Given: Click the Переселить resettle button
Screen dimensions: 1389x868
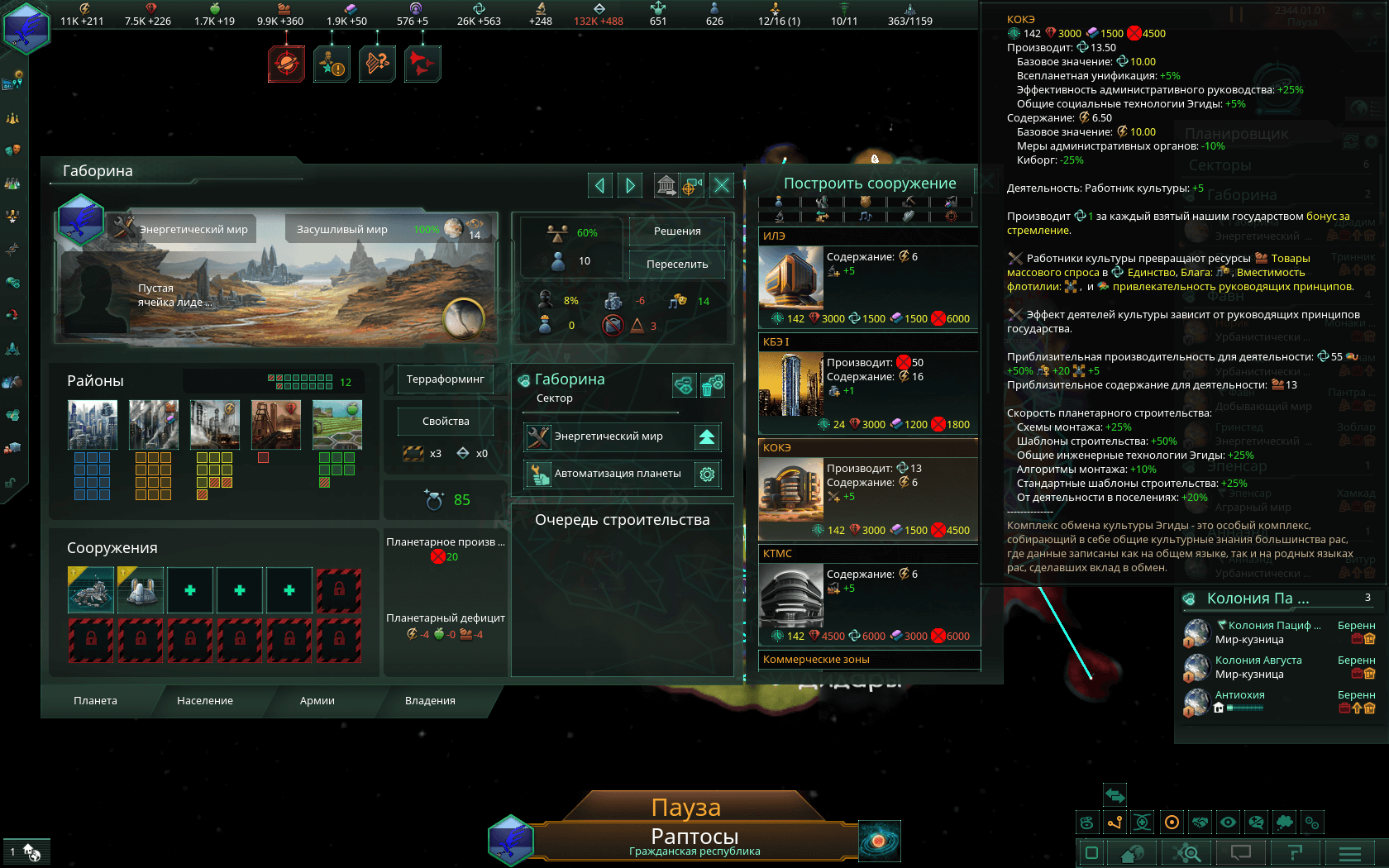Looking at the screenshot, I should click(677, 265).
